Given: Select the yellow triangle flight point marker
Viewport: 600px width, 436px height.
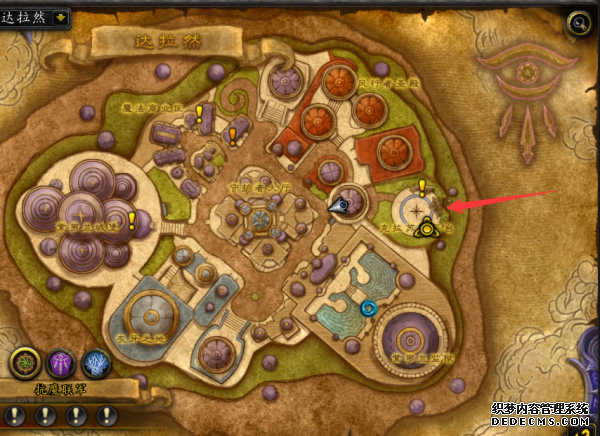Looking at the screenshot, I should click(x=428, y=229).
